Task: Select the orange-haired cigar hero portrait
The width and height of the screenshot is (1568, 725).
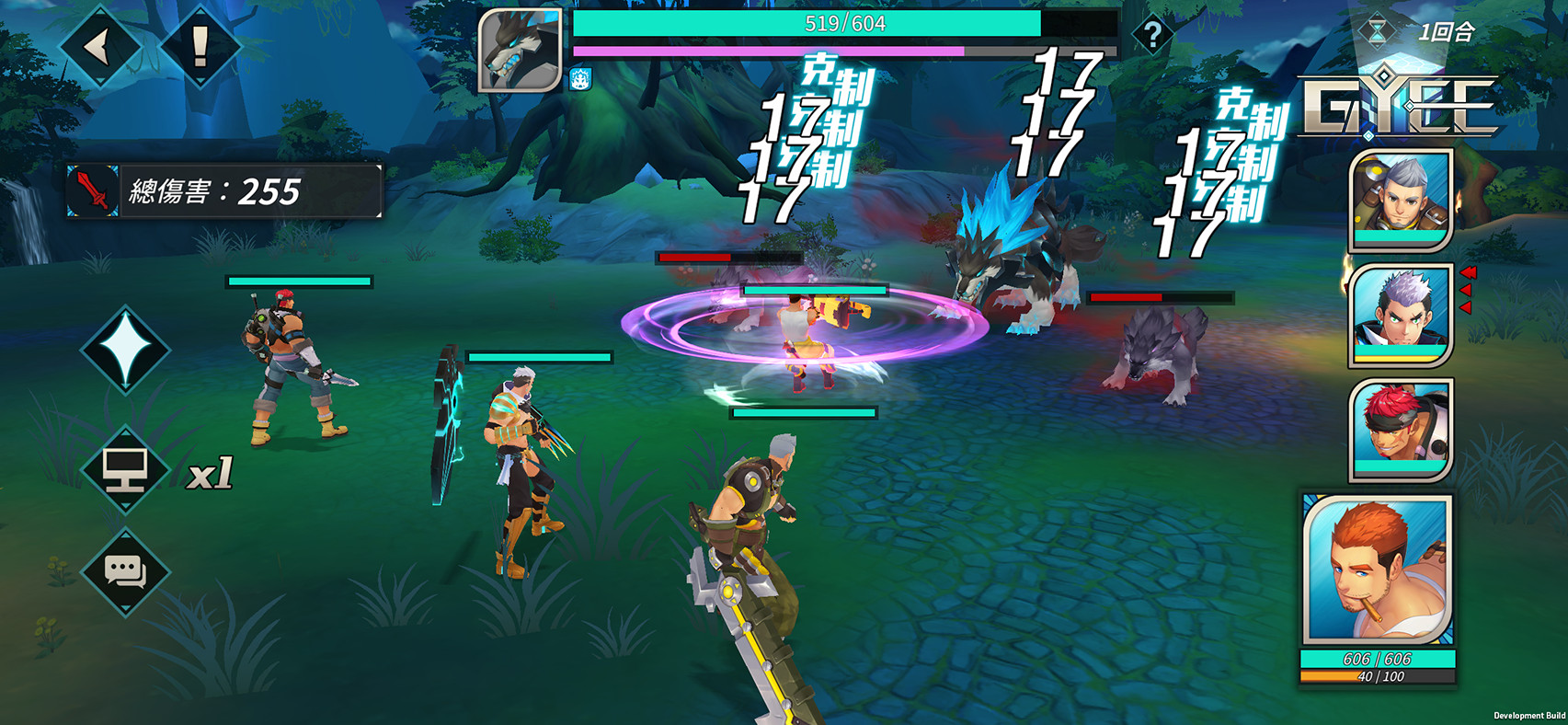Action: pyautogui.click(x=1377, y=570)
